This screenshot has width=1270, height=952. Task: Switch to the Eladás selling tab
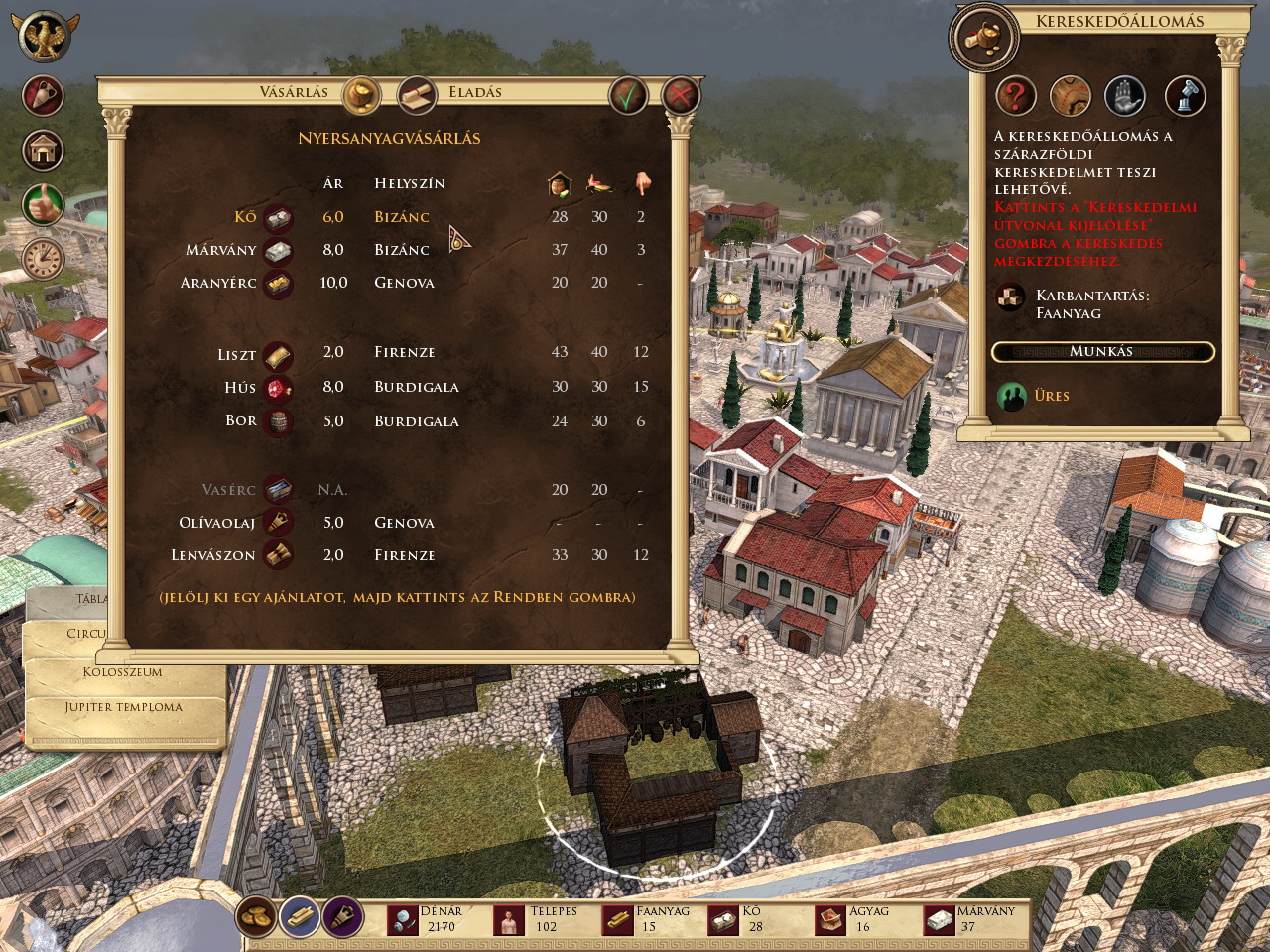coord(418,94)
